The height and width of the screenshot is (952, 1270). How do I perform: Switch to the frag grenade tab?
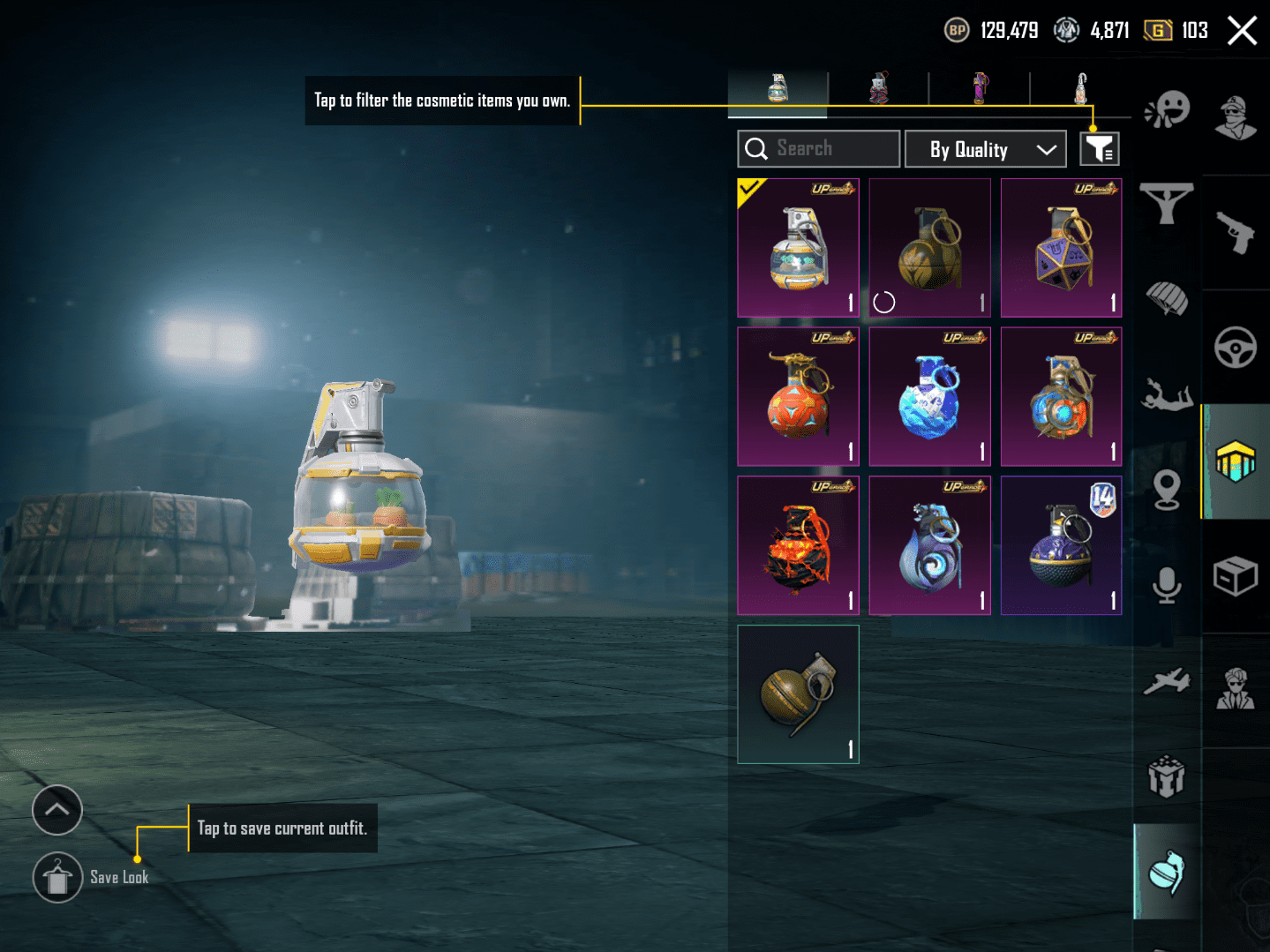(778, 89)
